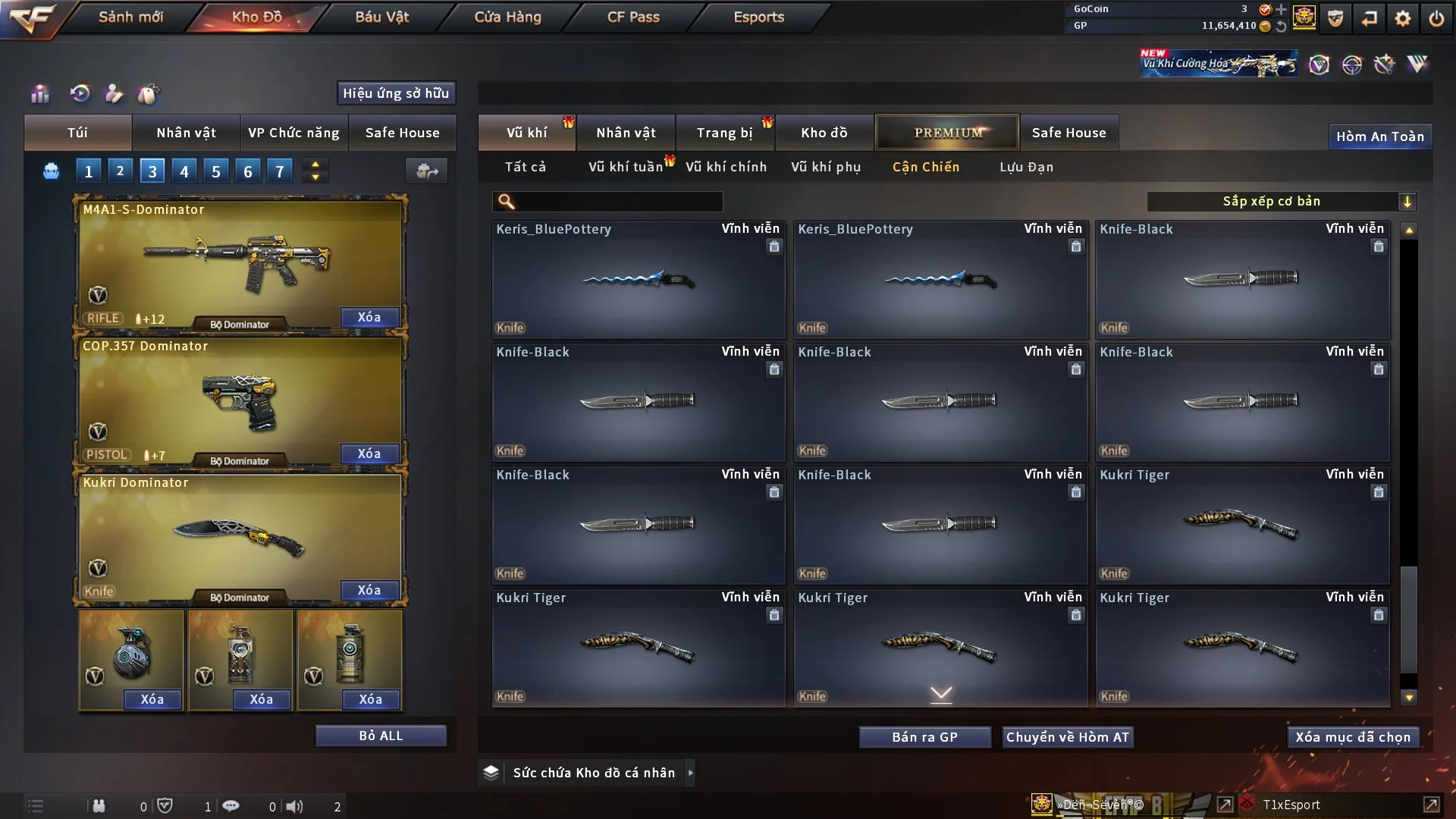
Task: Unequip everything with Bỏ ALL
Action: 381,736
